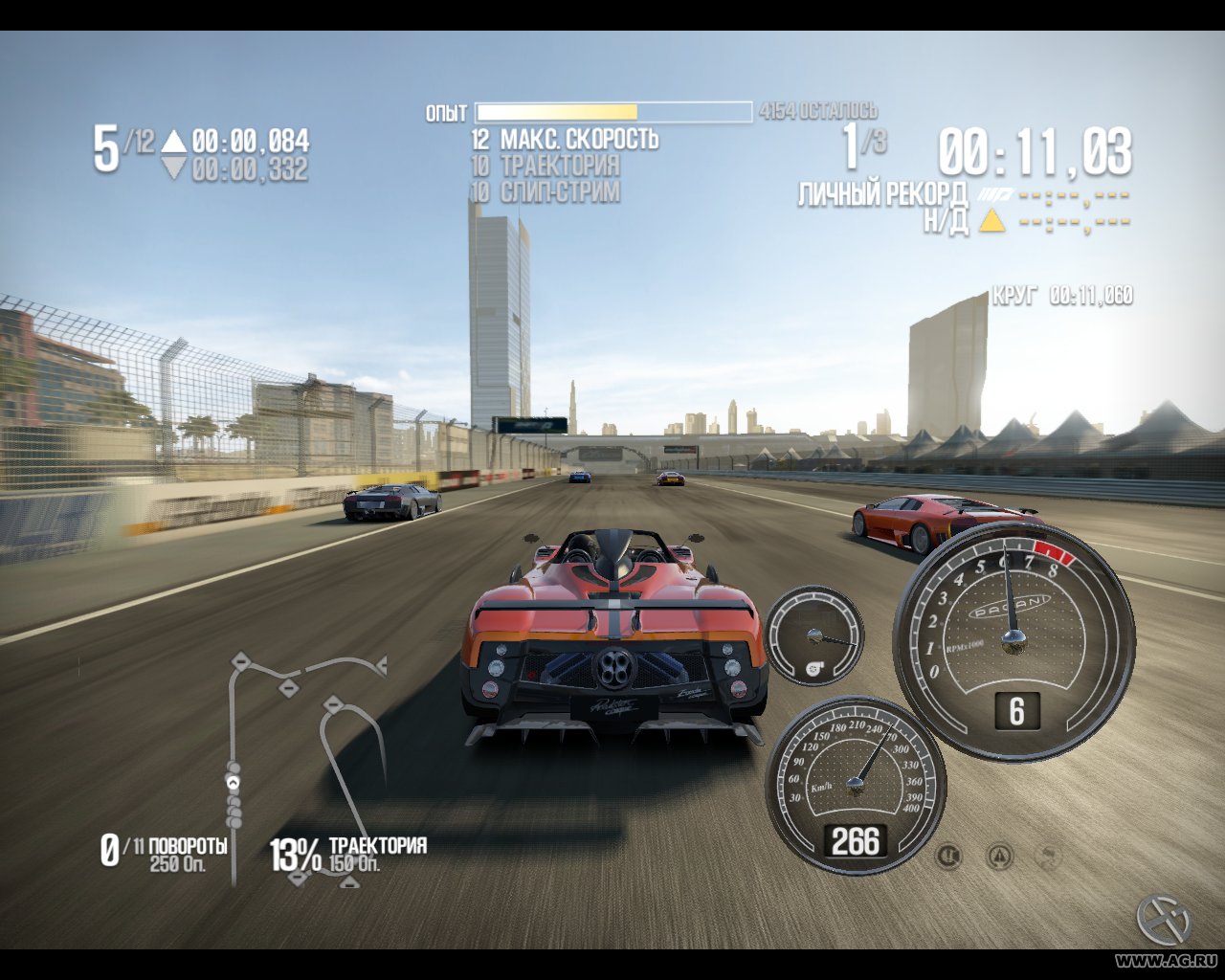Screen dimensions: 1225x980
Task: Click the small boost gauge above the speedometer
Action: click(x=814, y=636)
